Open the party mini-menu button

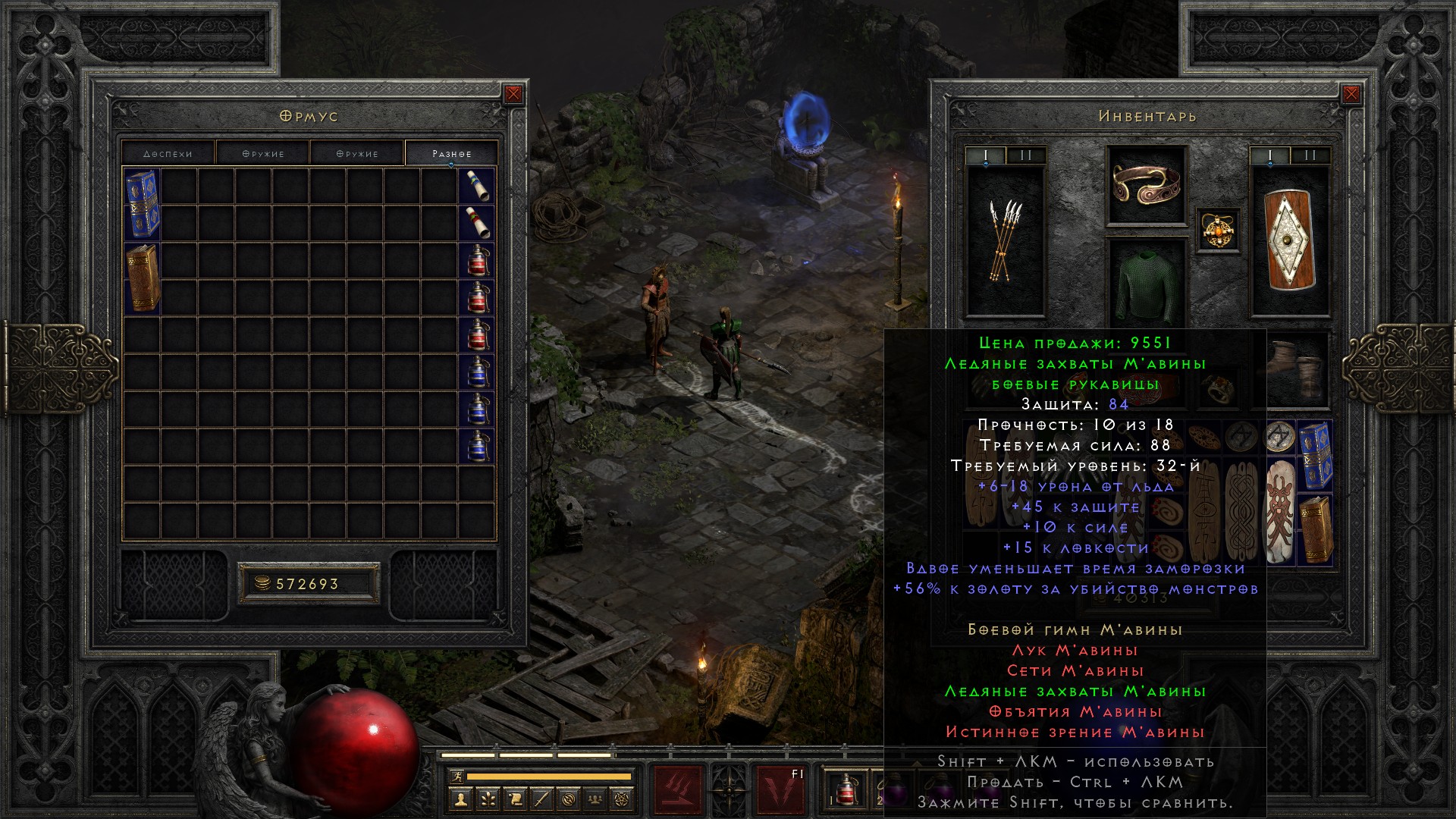click(596, 799)
